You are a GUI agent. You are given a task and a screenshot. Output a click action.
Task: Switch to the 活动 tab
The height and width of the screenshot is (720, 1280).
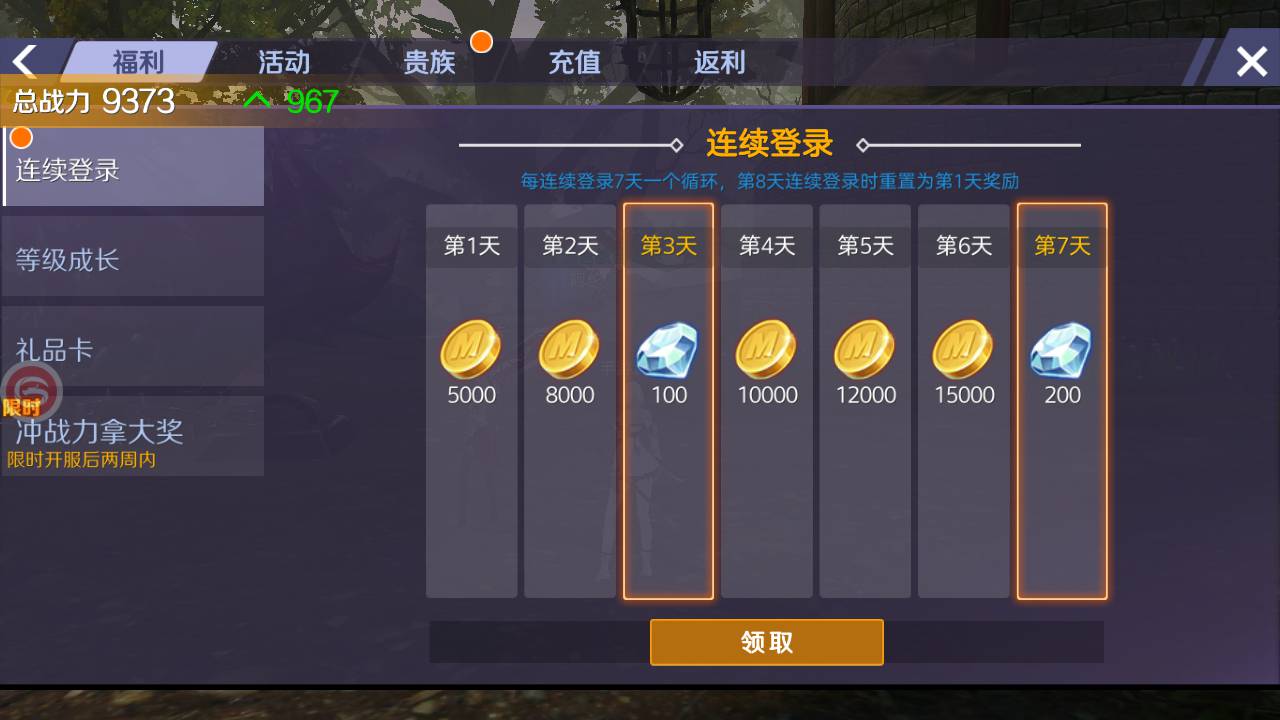(283, 61)
